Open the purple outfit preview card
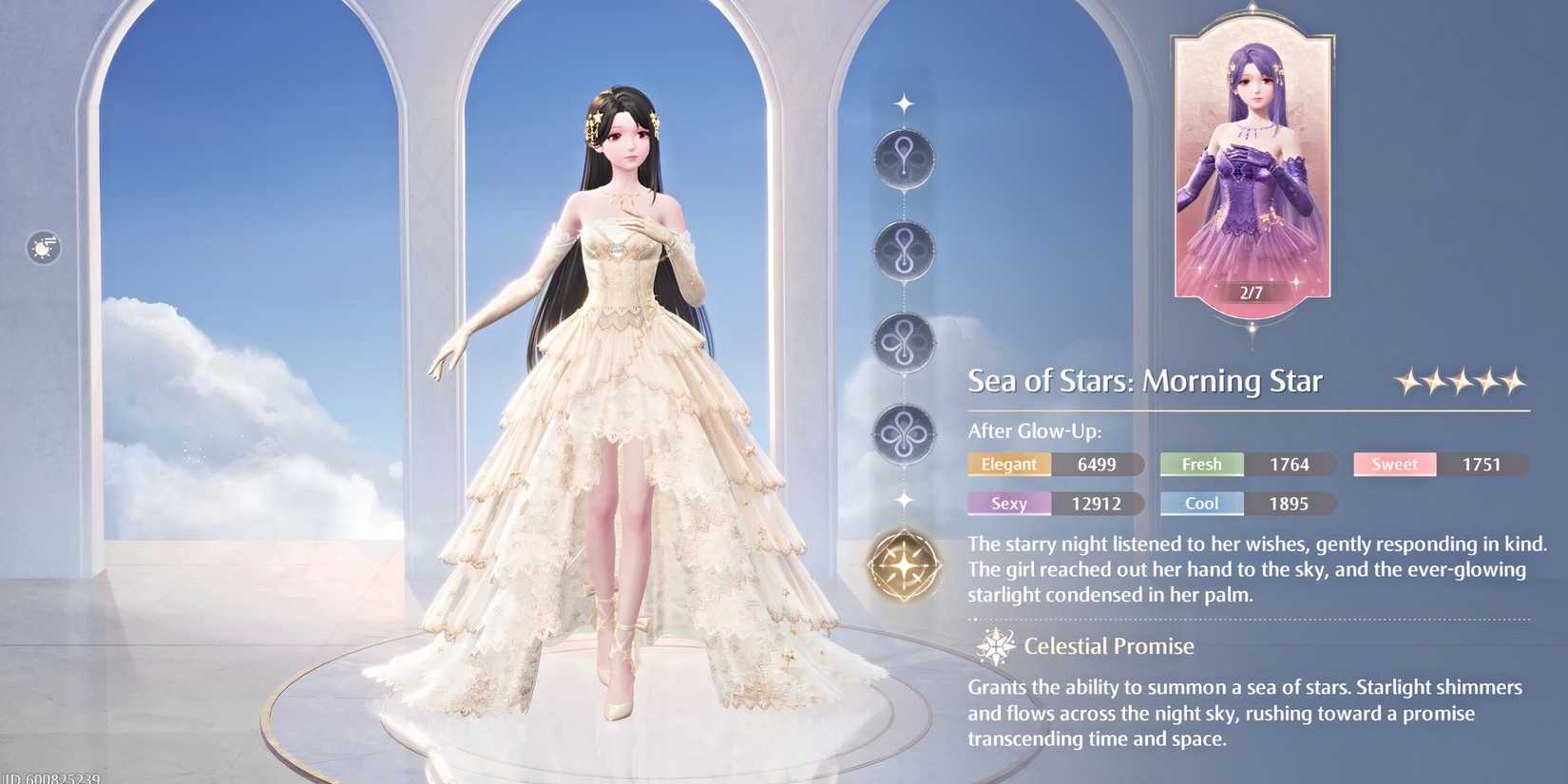 [1248, 157]
